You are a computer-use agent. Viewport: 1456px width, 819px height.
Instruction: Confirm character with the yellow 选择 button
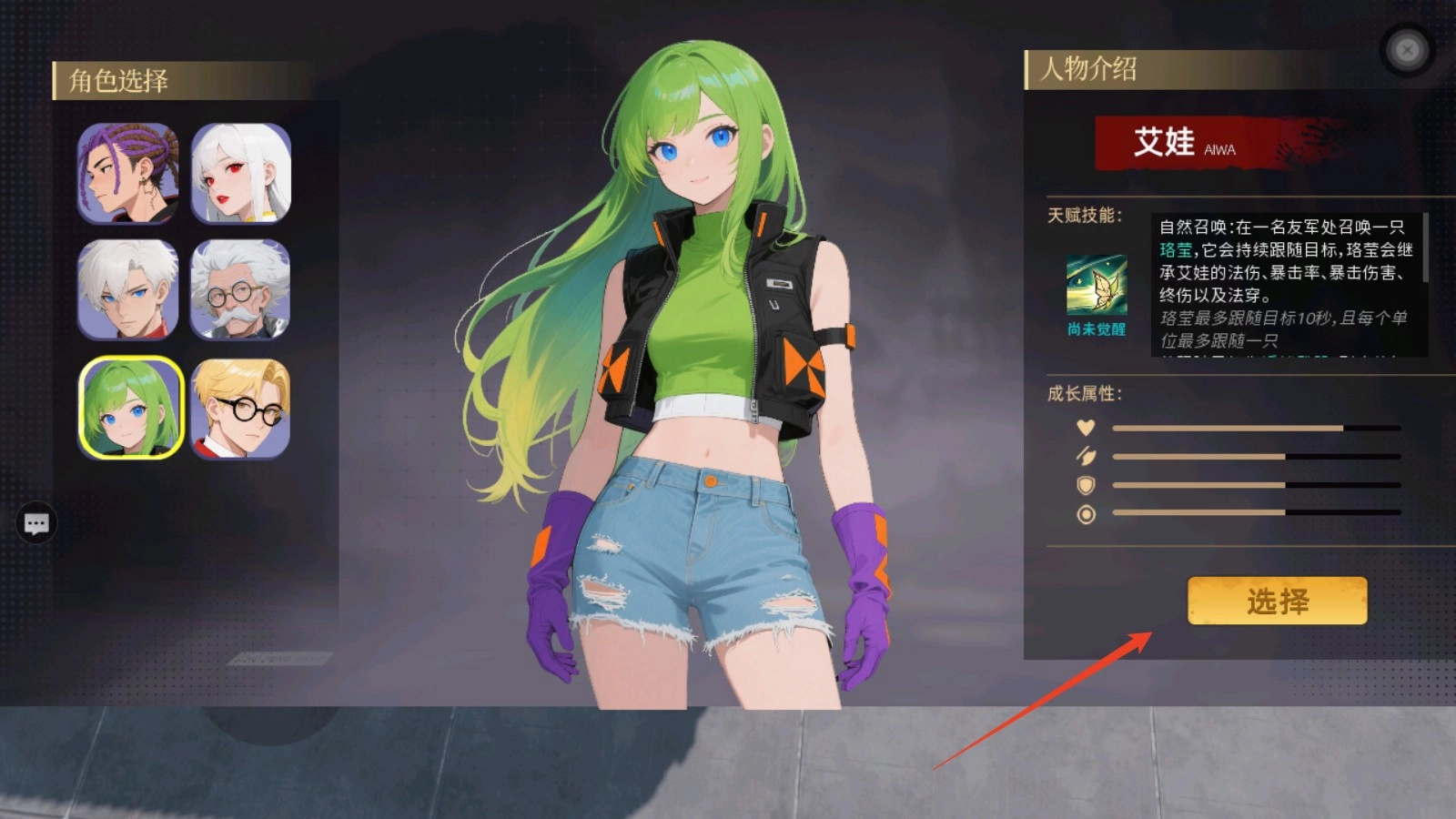(x=1277, y=601)
